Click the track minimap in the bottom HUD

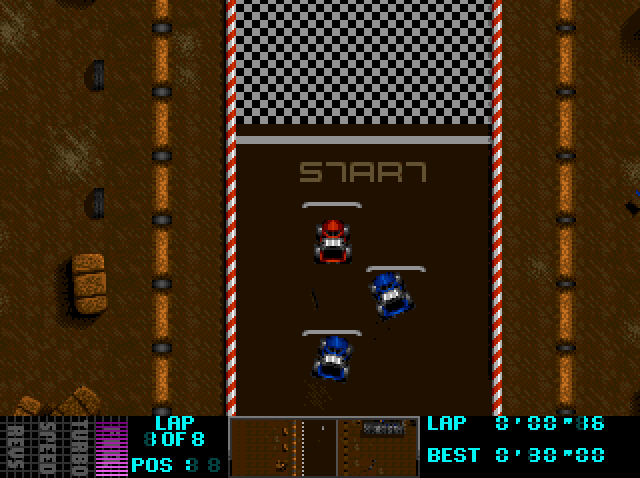[324, 446]
